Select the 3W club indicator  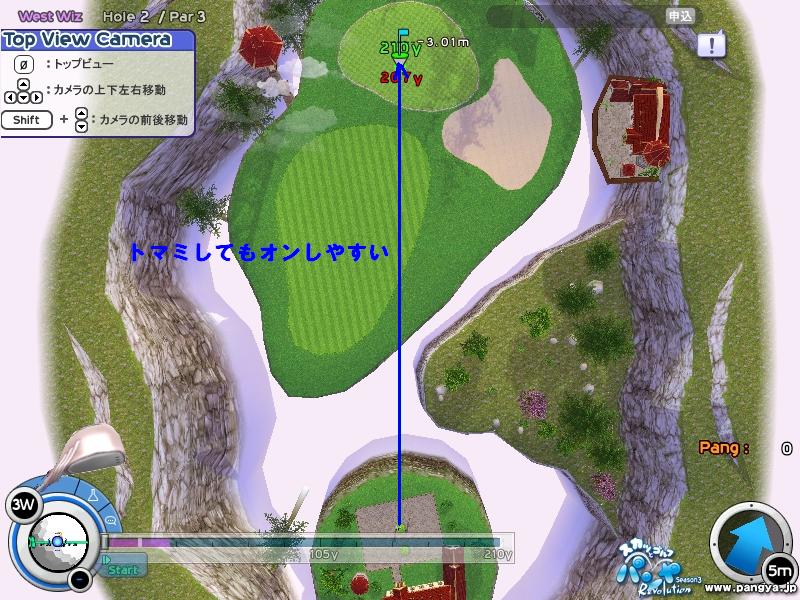tap(22, 505)
